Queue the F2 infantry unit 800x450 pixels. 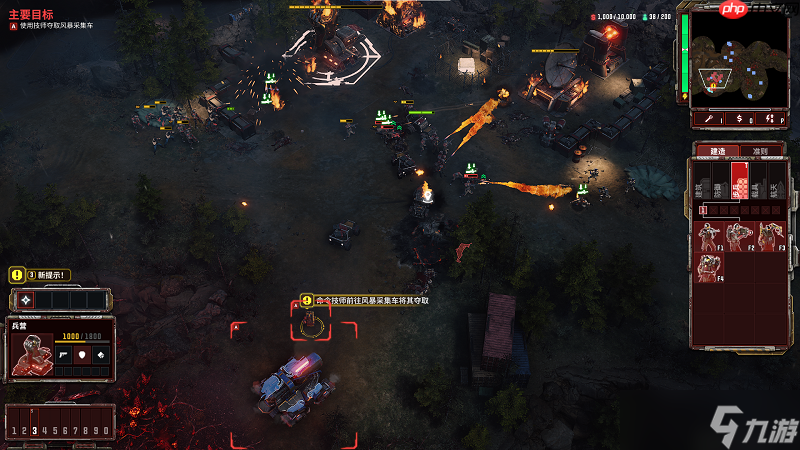[739, 236]
